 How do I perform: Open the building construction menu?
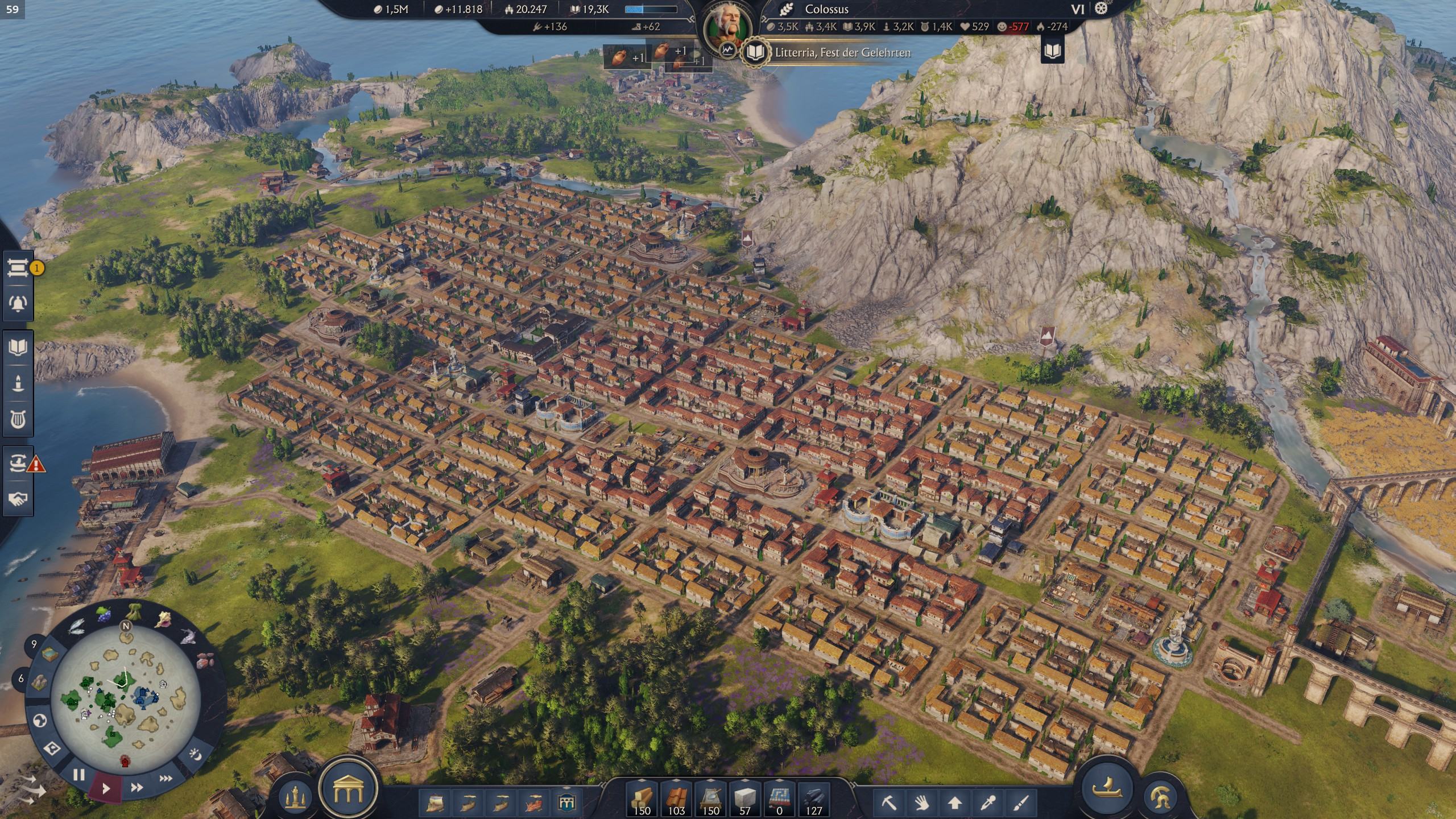(348, 788)
